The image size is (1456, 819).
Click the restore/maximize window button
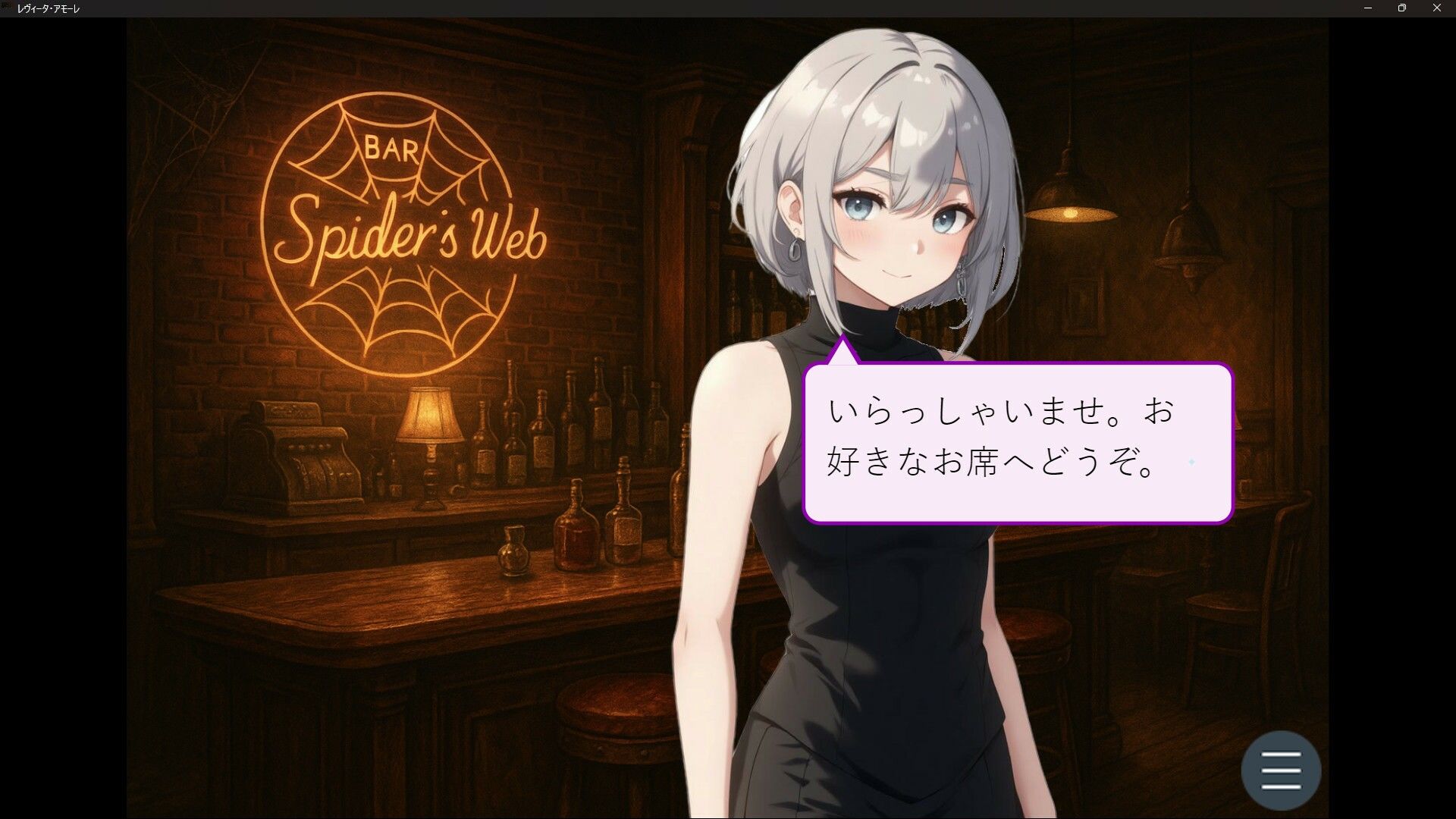click(1401, 8)
